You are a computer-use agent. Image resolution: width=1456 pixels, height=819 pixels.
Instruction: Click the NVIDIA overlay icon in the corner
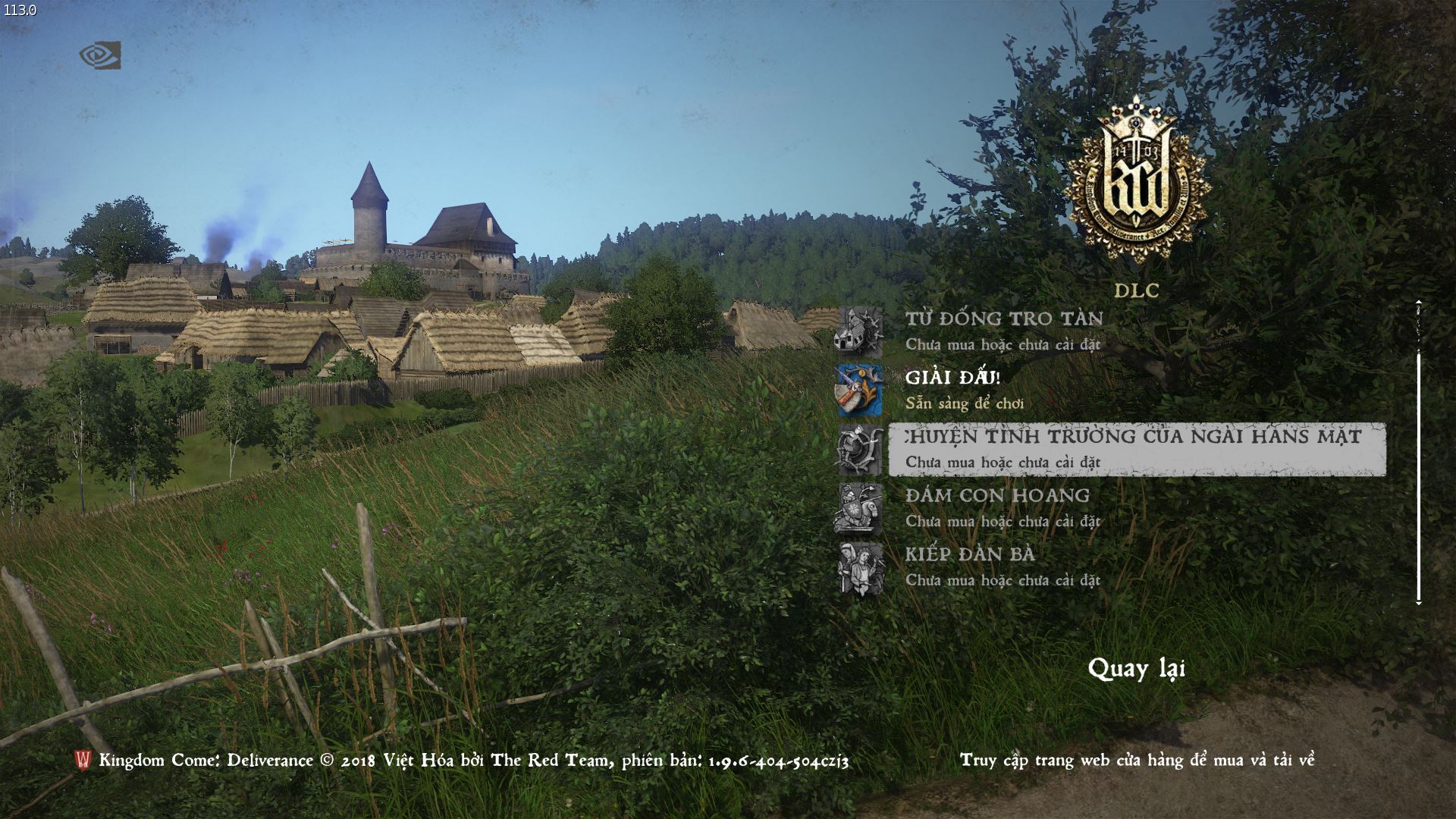(99, 53)
